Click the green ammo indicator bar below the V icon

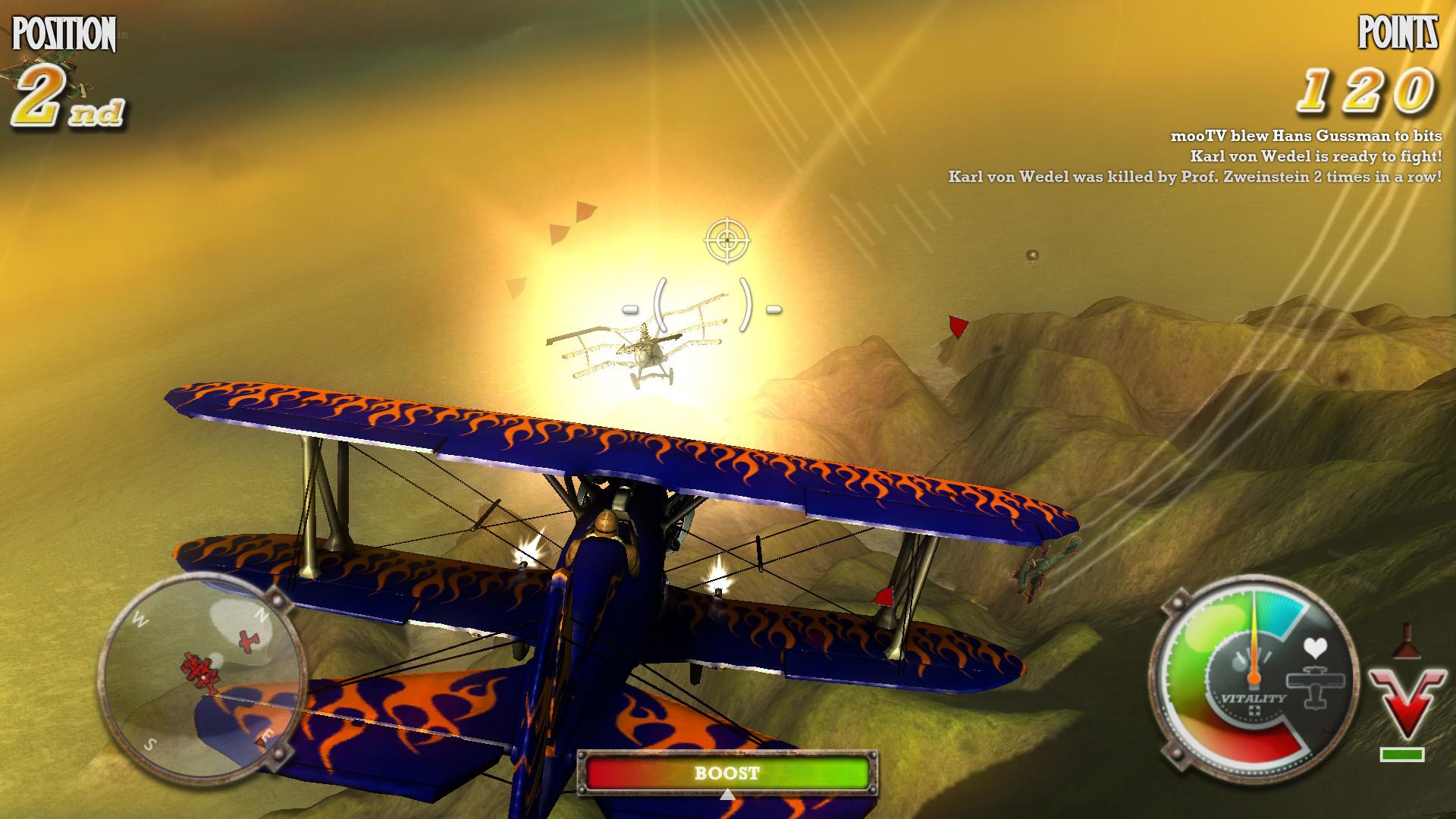1402,755
